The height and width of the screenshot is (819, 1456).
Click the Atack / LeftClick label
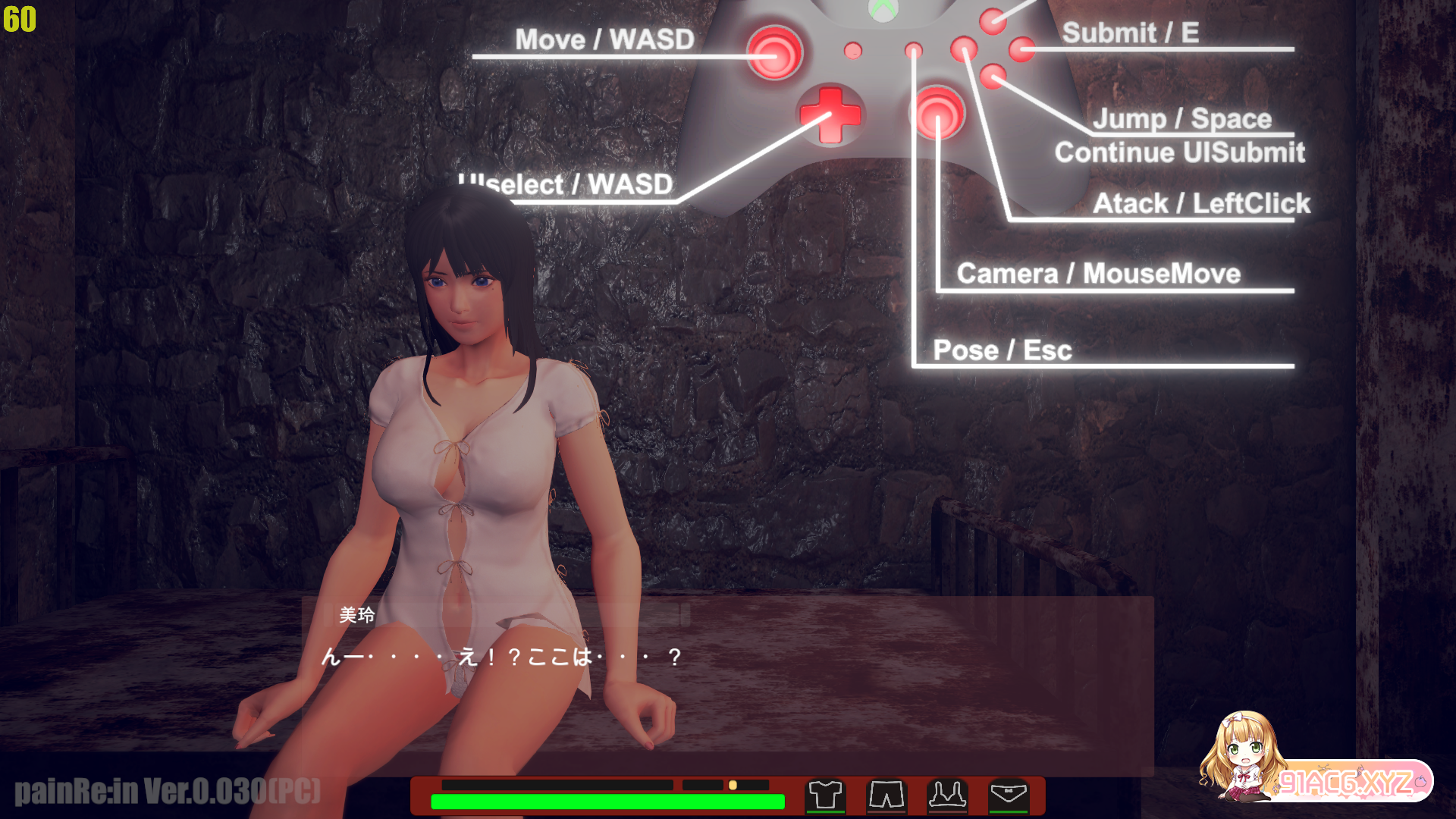coord(1203,203)
